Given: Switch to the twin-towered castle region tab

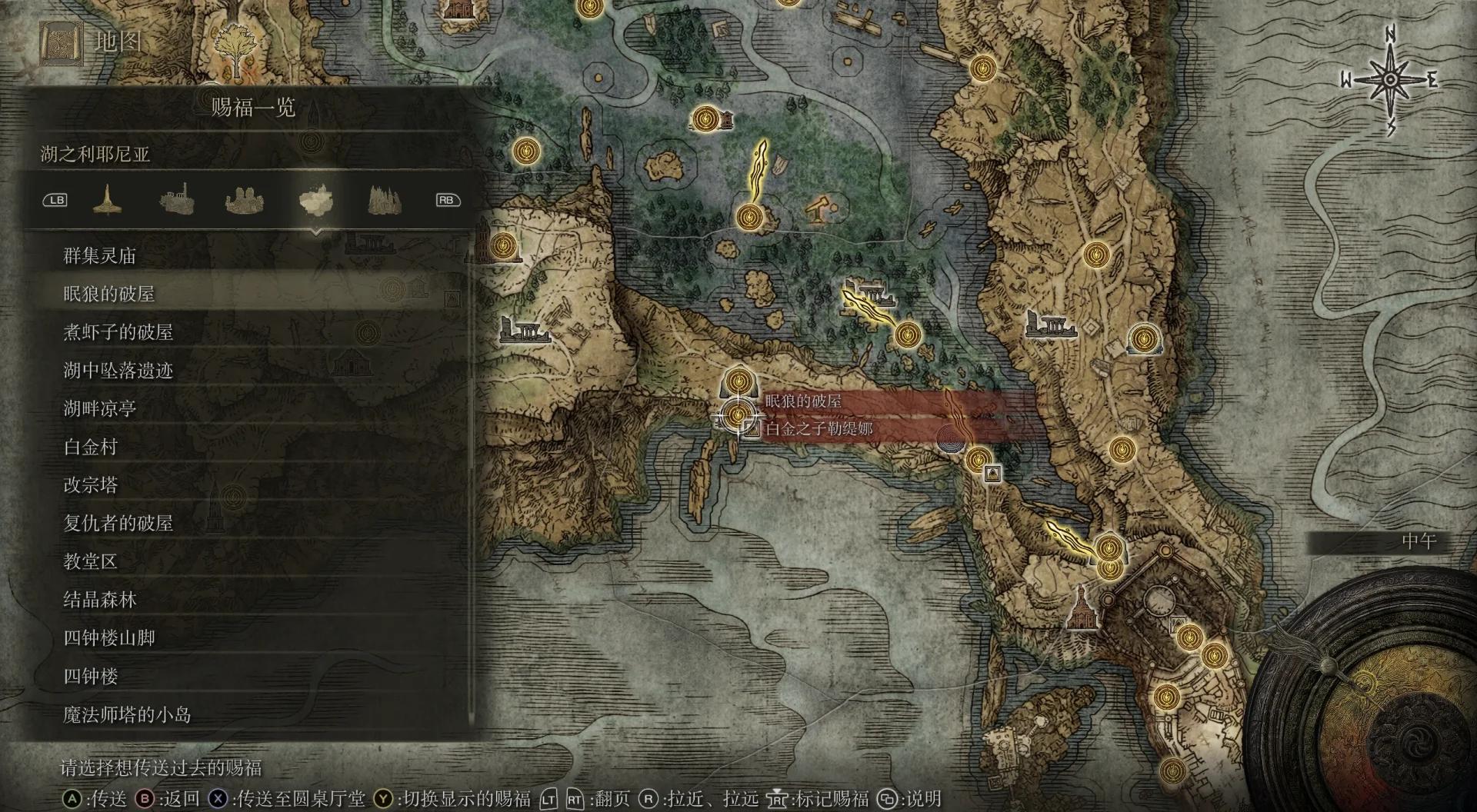Looking at the screenshot, I should click(x=245, y=201).
